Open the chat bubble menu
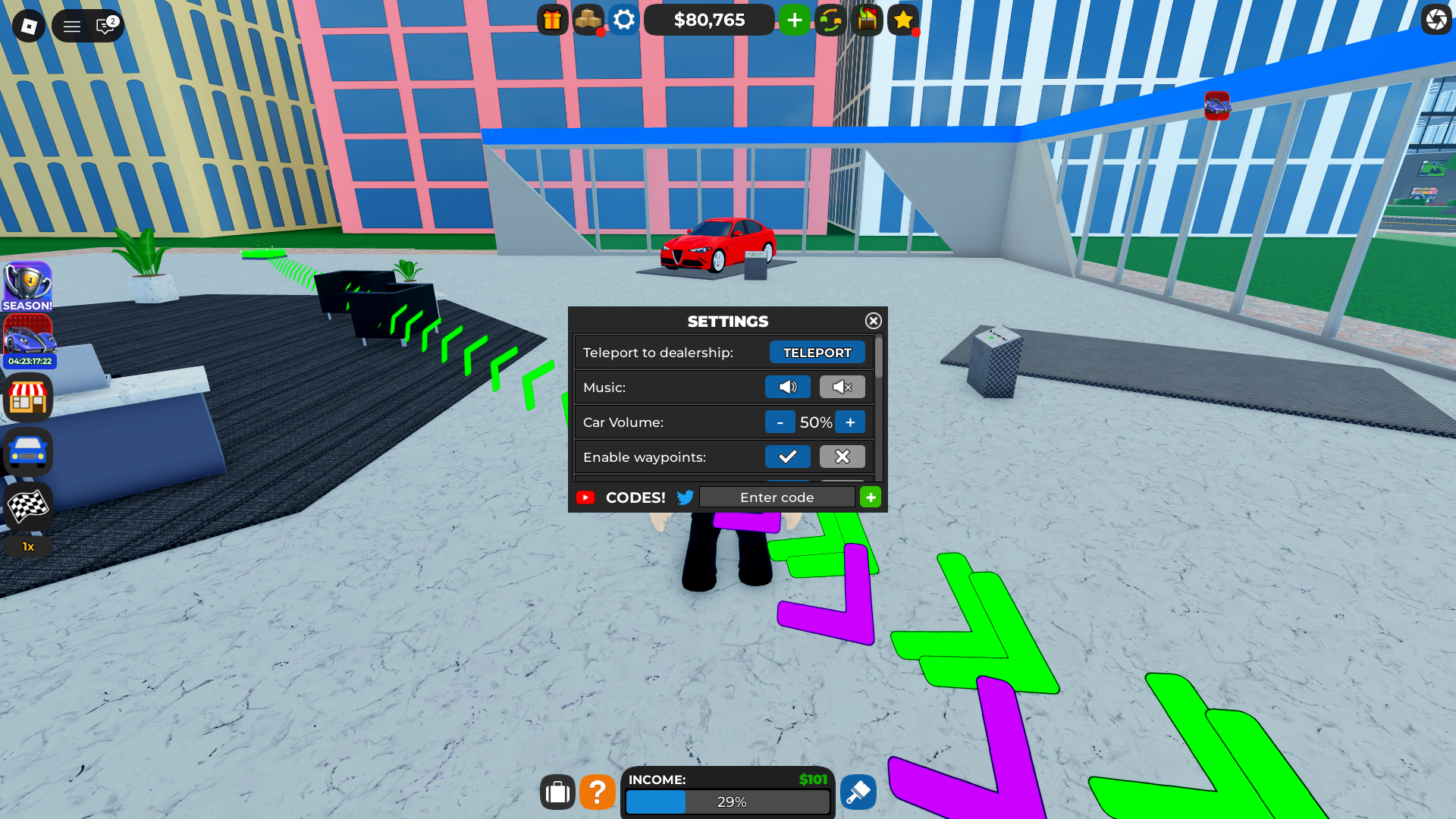This screenshot has width=1456, height=819. (x=104, y=25)
